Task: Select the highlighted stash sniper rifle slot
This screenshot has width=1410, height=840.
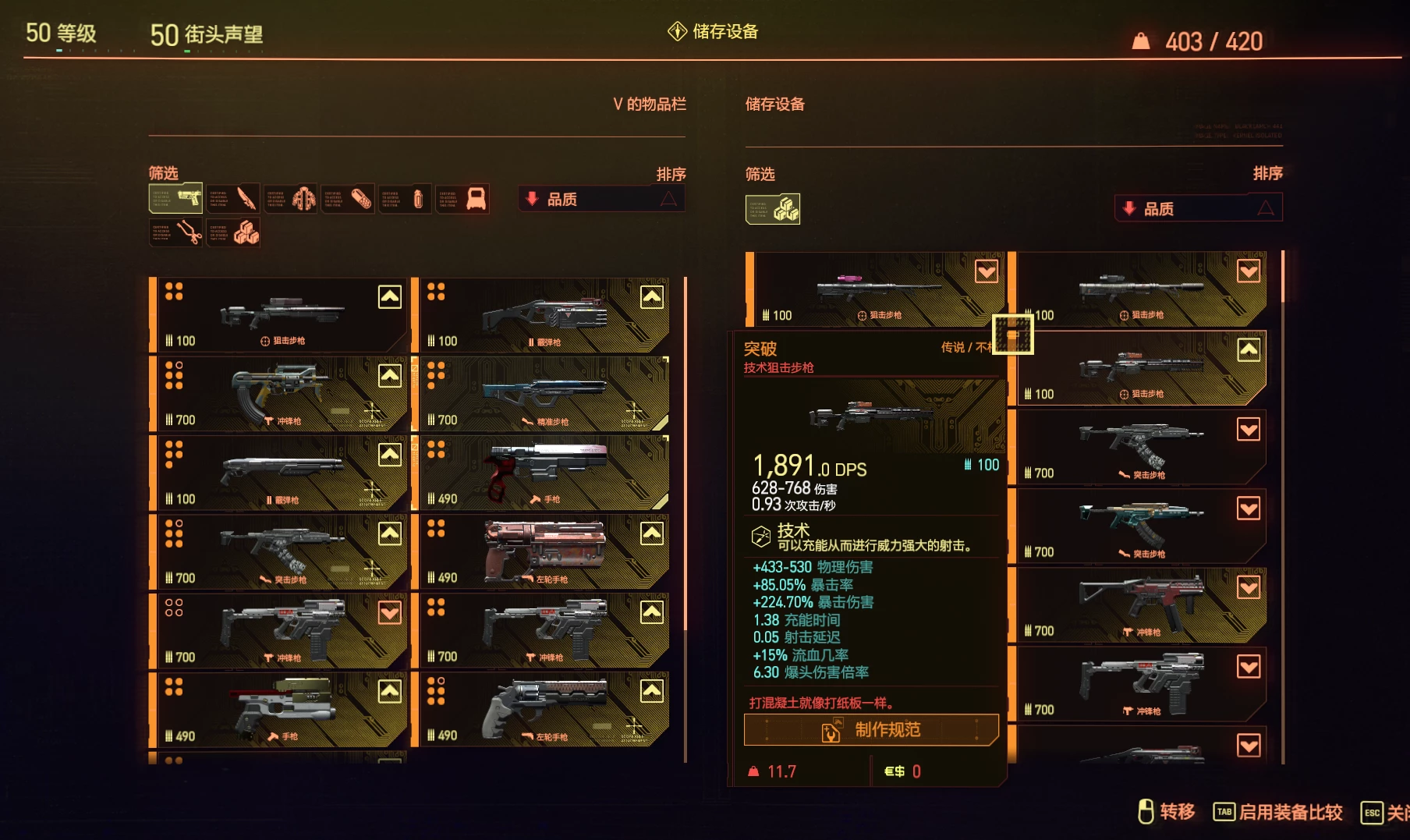Action: click(1142, 368)
